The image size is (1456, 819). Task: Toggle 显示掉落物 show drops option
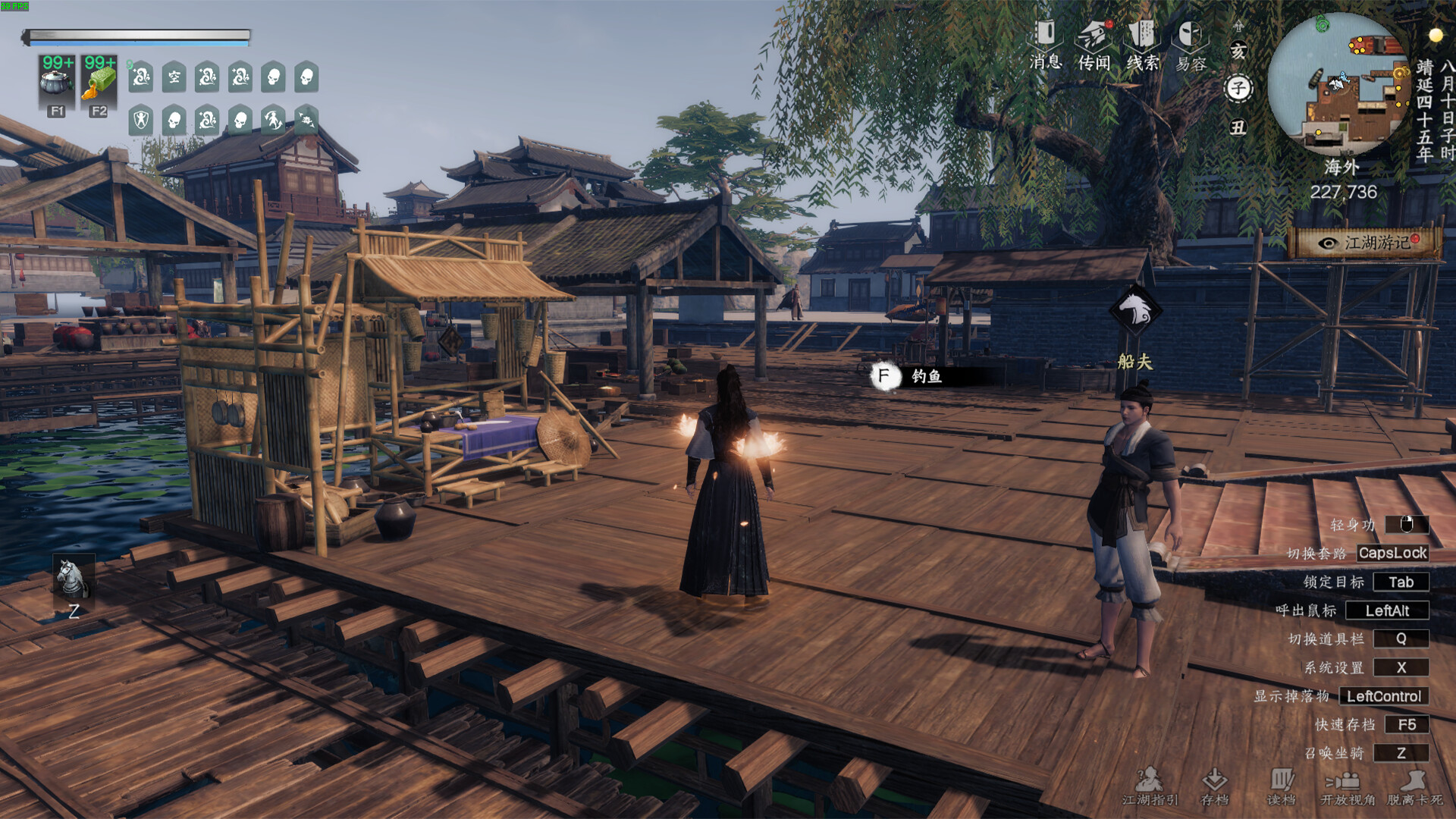click(x=1384, y=696)
